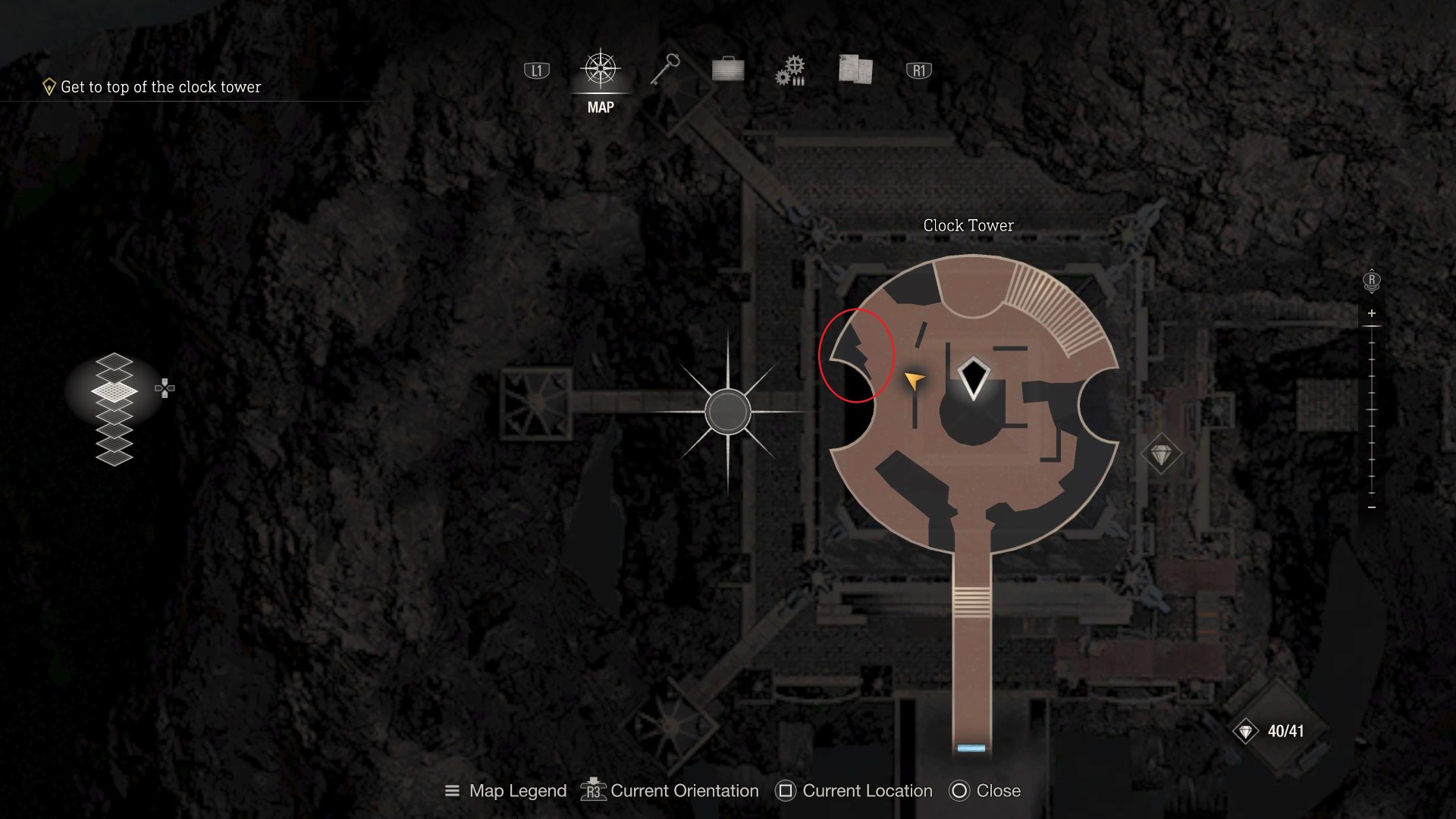Select the clock tower top objective tracker
The width and height of the screenshot is (1456, 819).
[x=152, y=87]
